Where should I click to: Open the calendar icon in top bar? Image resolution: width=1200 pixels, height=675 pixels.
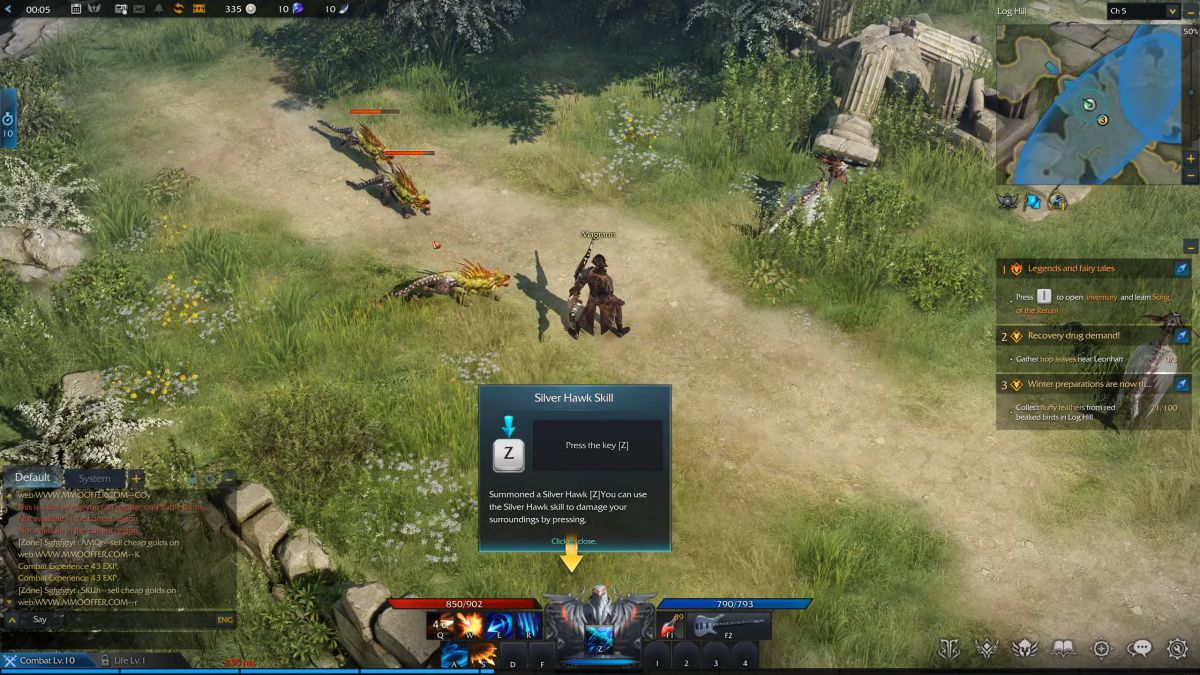coord(77,9)
